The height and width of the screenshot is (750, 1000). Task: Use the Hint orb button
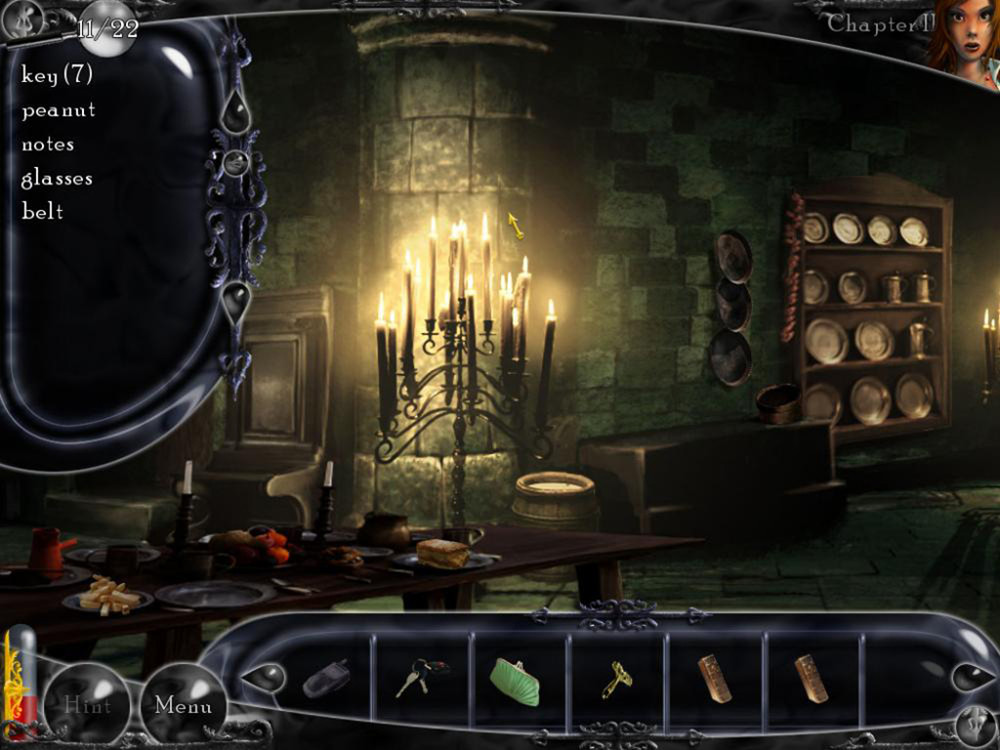[x=87, y=704]
